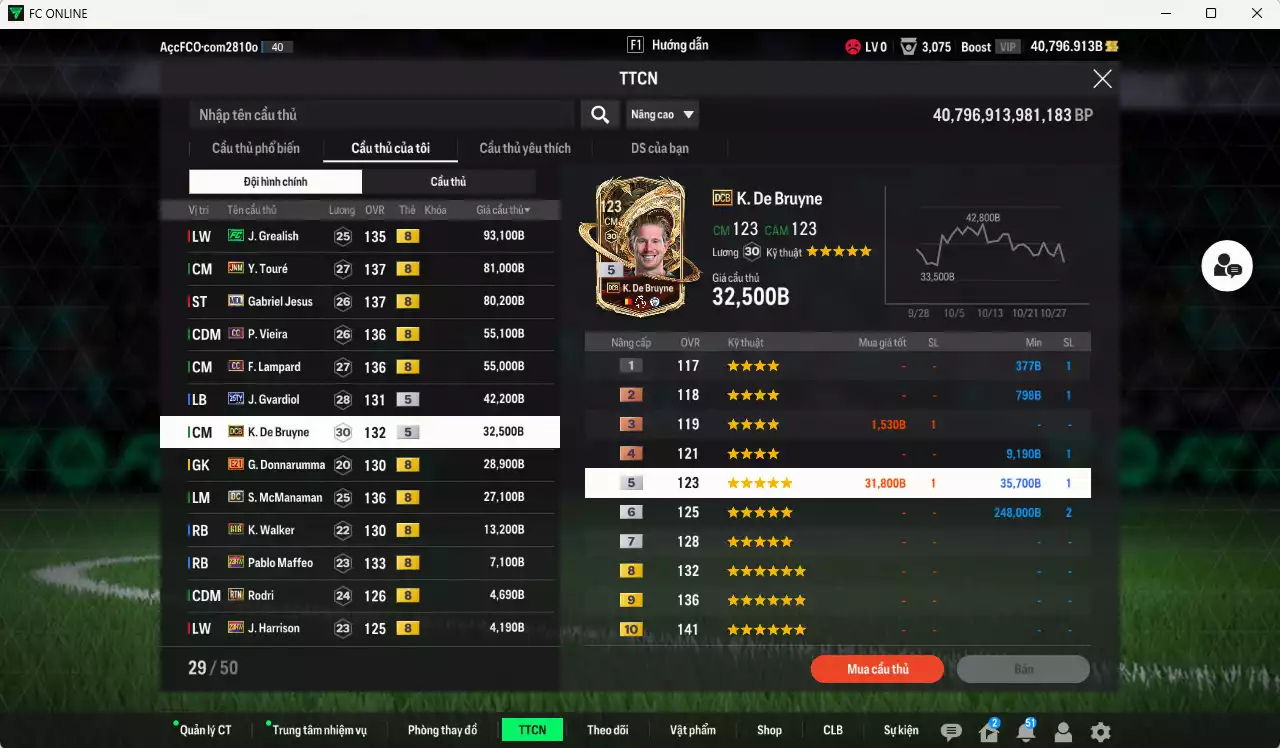Open the home notifications icon with badge 2
1280x748 pixels.
[987, 731]
